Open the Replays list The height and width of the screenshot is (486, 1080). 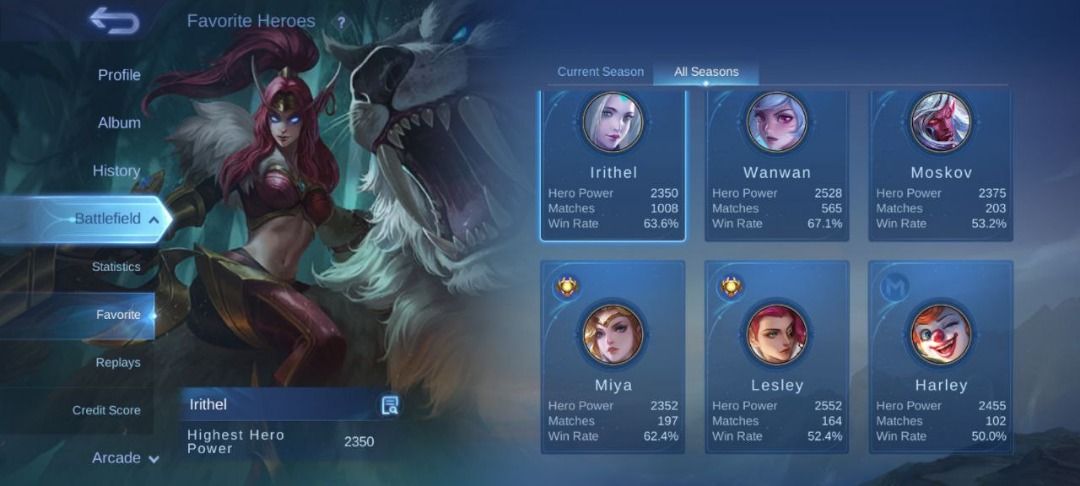point(118,362)
